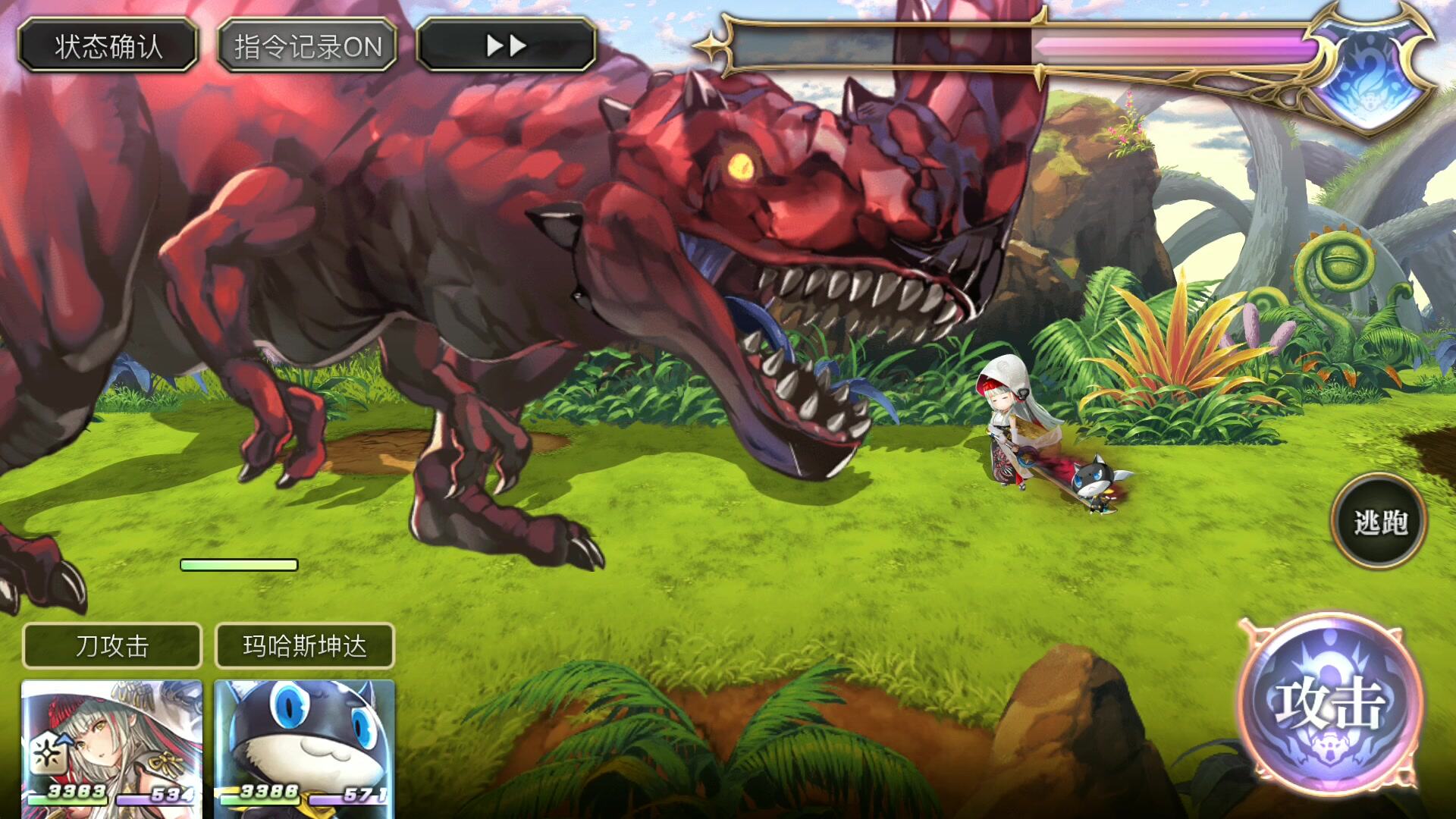Activate the fast-forward speed button

click(506, 46)
